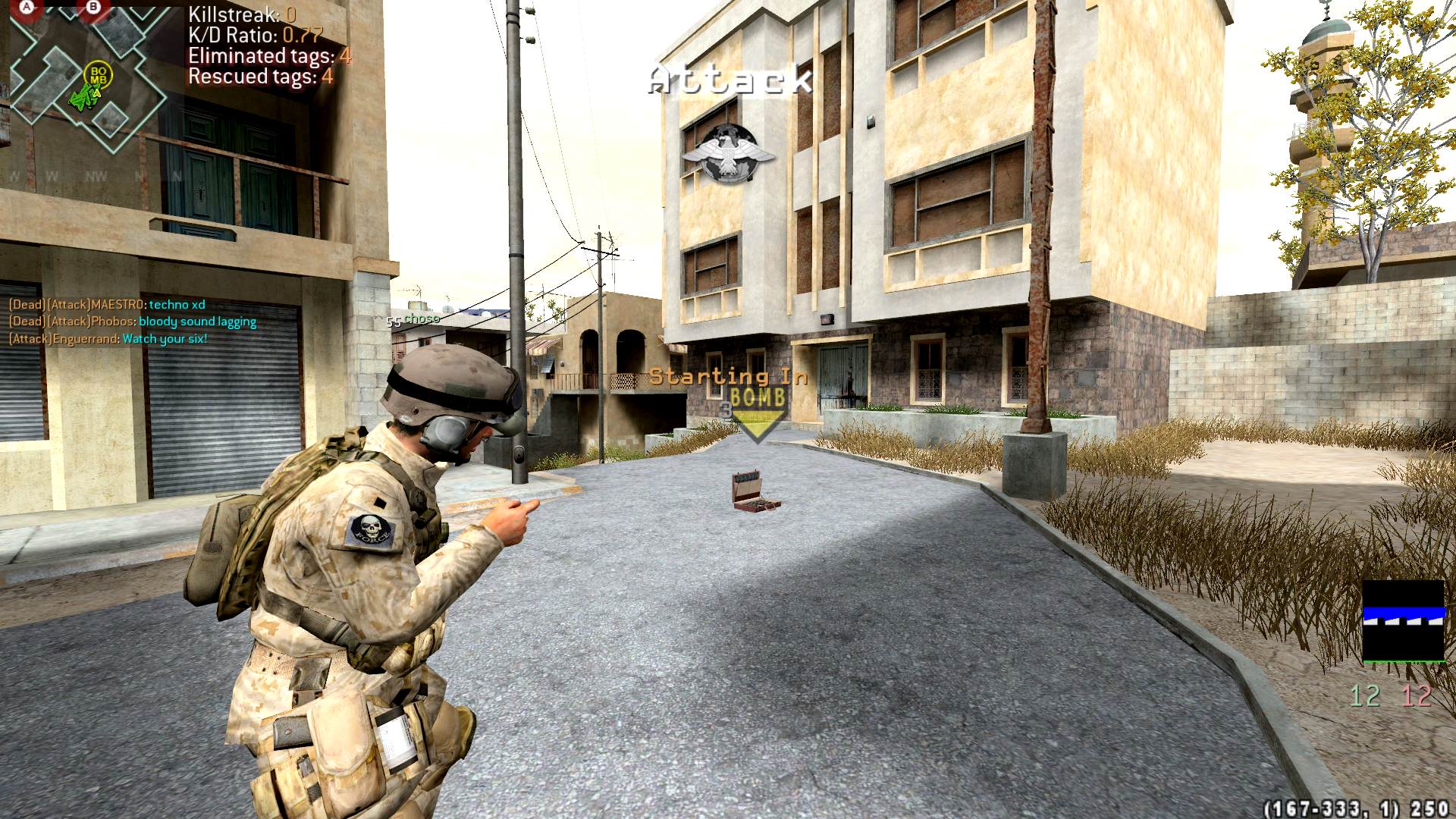Click the minimap in the corner

pyautogui.click(x=87, y=76)
